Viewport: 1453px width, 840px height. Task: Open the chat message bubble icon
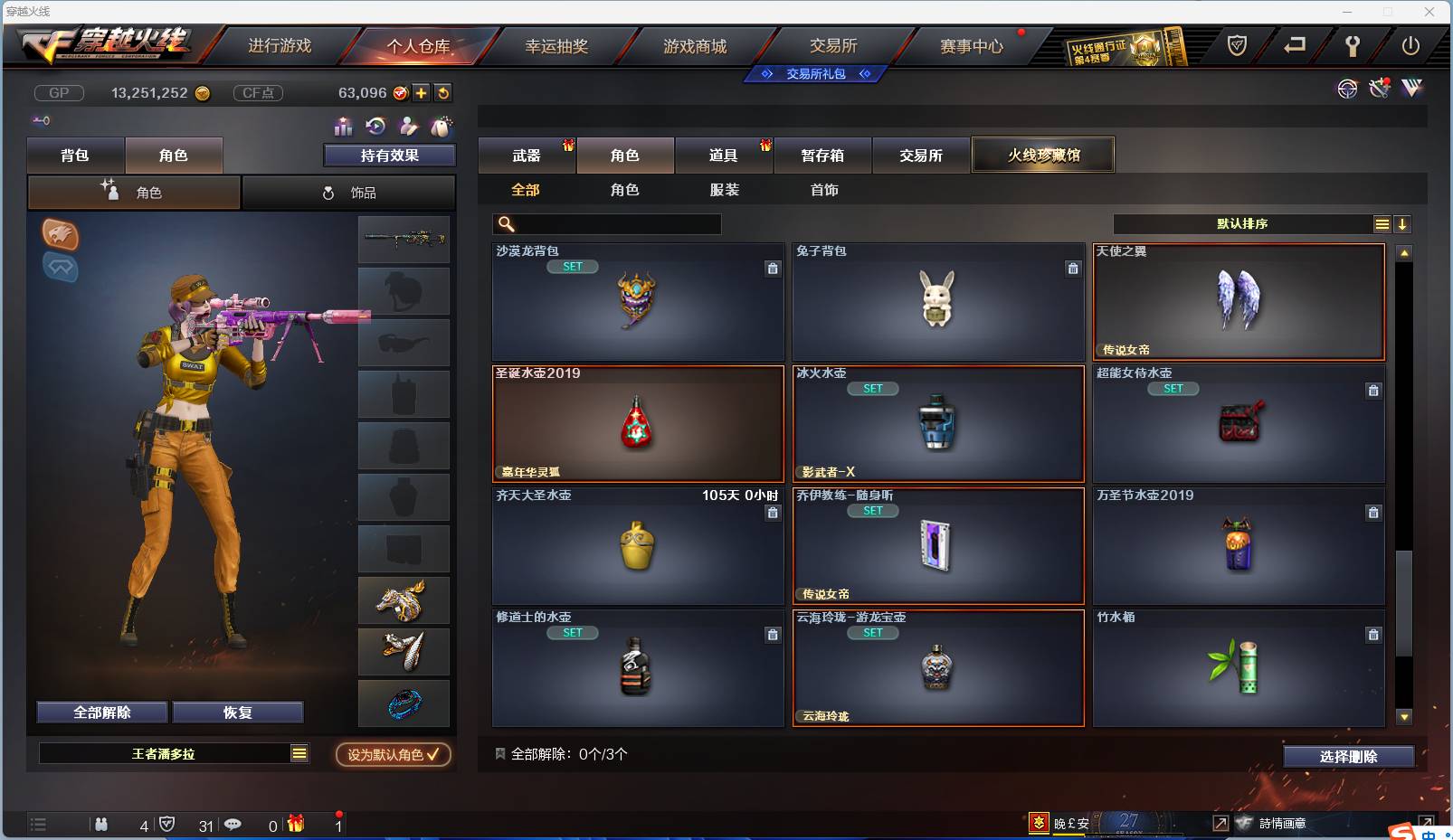point(233,825)
